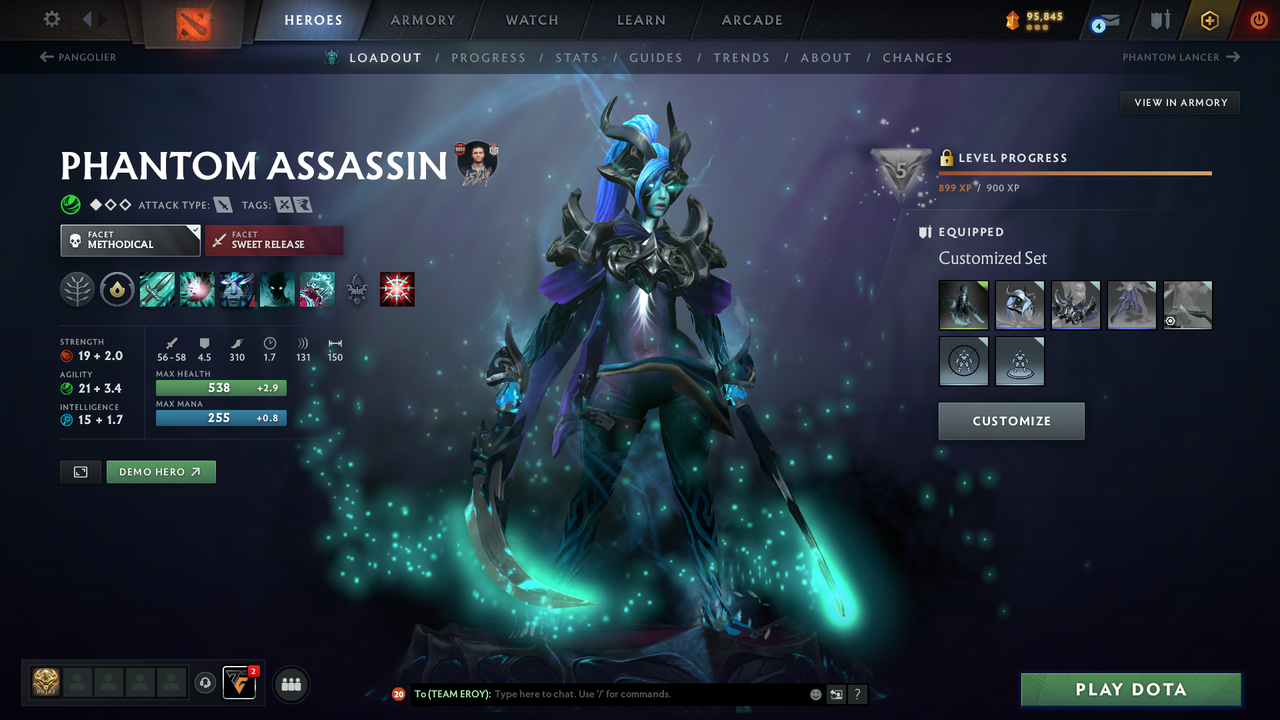Click the DEMO HERO button
This screenshot has height=720, width=1280.
pos(160,471)
